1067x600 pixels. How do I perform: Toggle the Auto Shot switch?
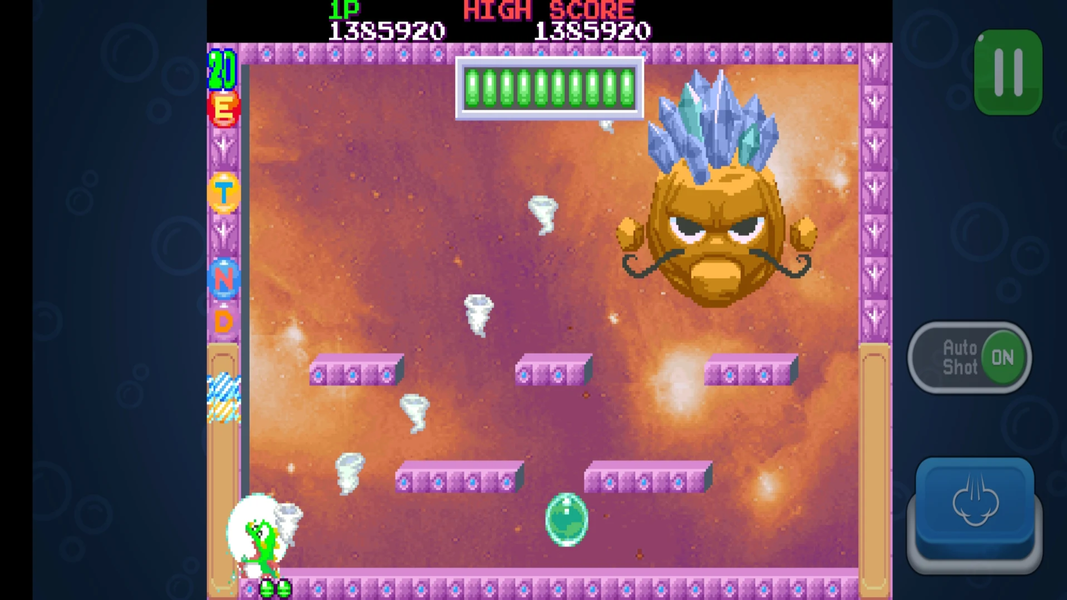click(970, 357)
